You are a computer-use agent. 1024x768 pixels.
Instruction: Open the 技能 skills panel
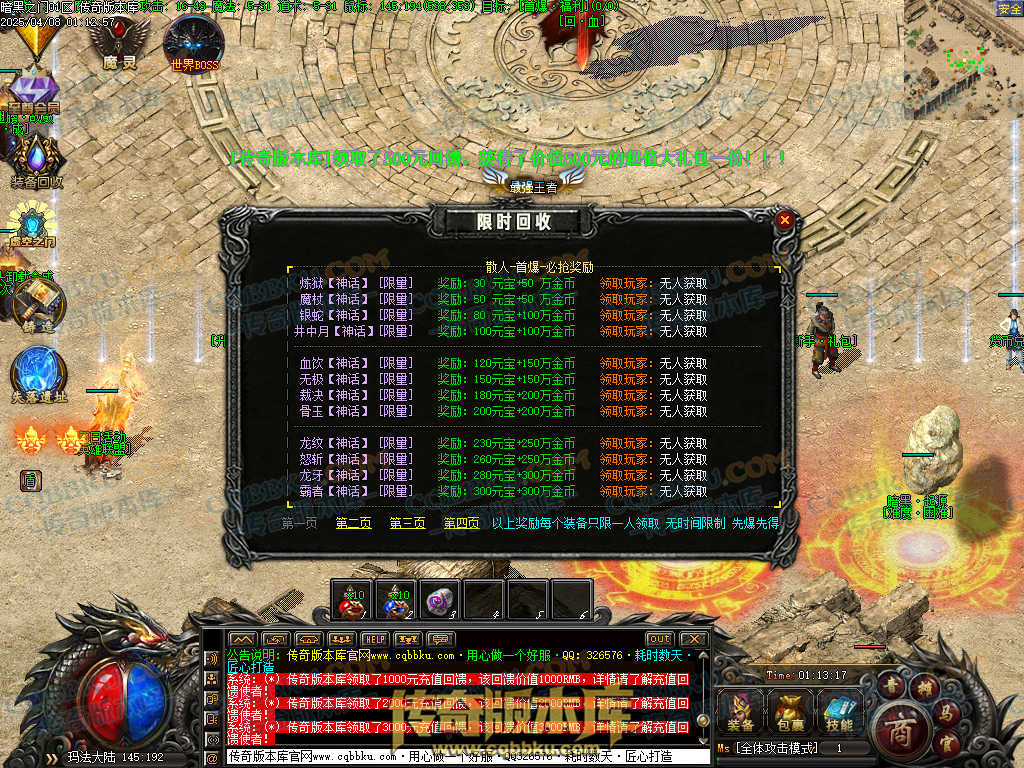pos(839,711)
